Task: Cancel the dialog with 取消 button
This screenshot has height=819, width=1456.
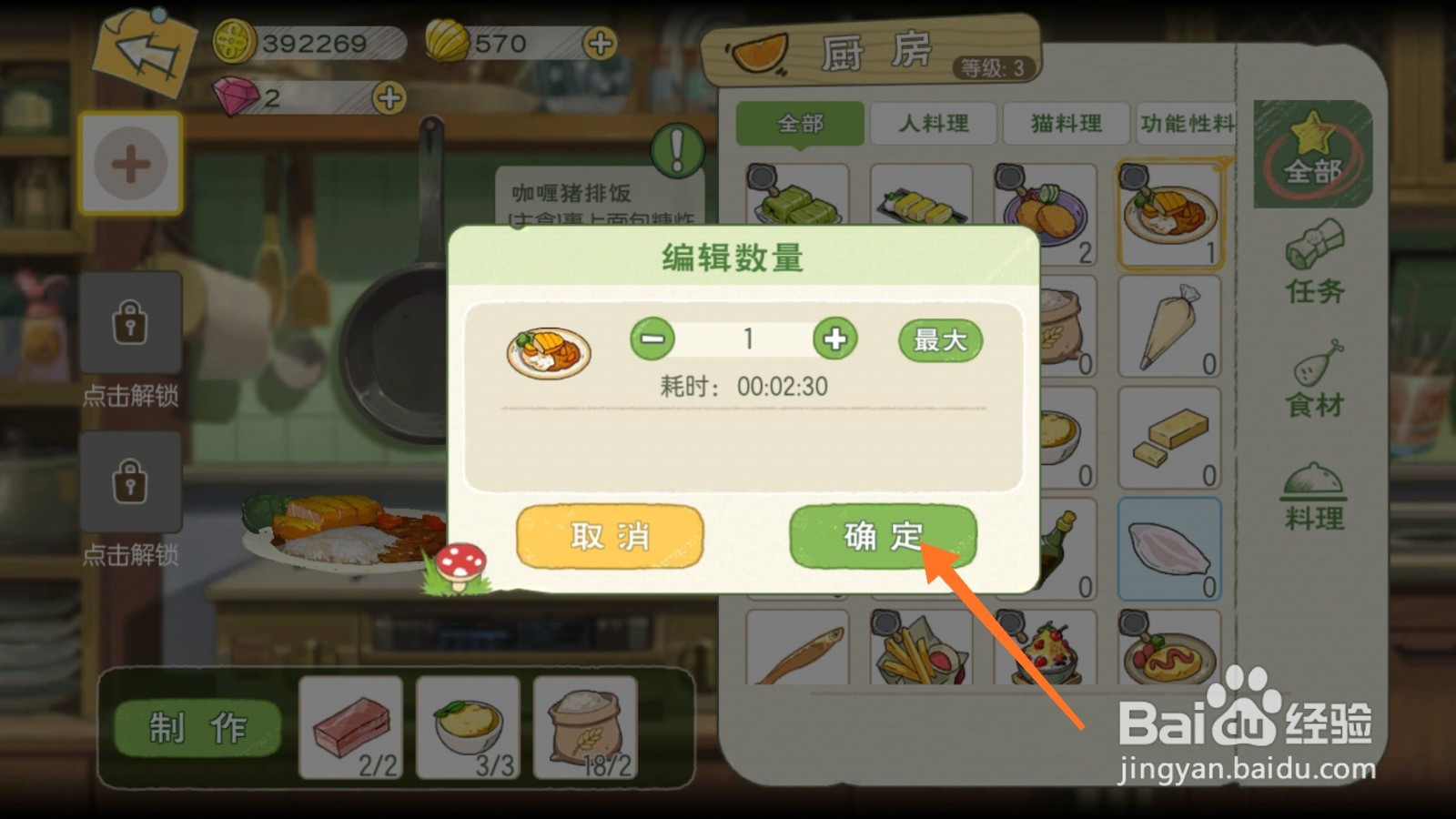Action: coord(608,537)
